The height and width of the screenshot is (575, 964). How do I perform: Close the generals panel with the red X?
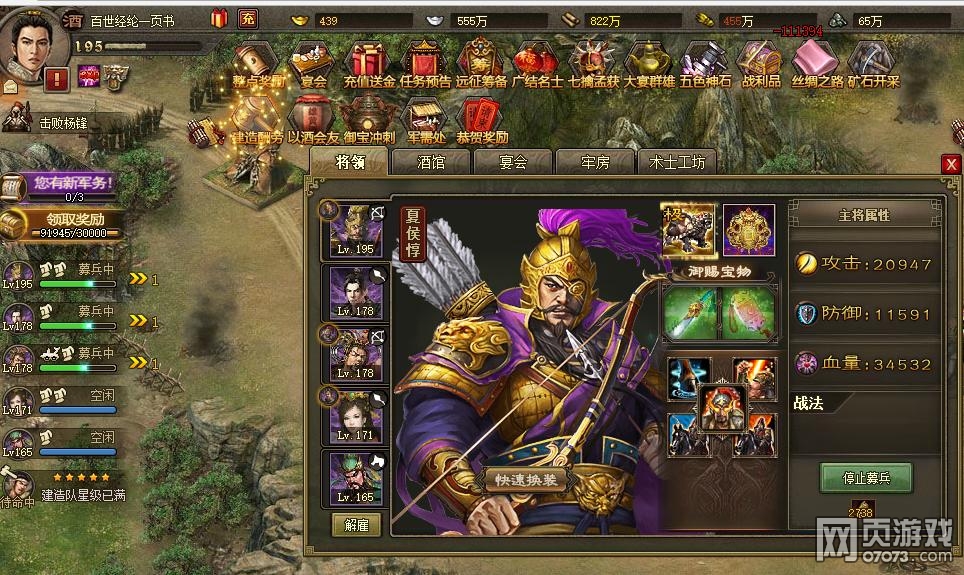pyautogui.click(x=950, y=164)
